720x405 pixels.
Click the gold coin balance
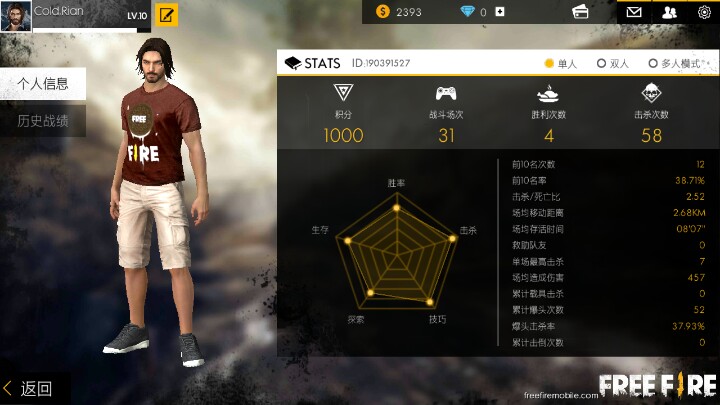coord(400,12)
